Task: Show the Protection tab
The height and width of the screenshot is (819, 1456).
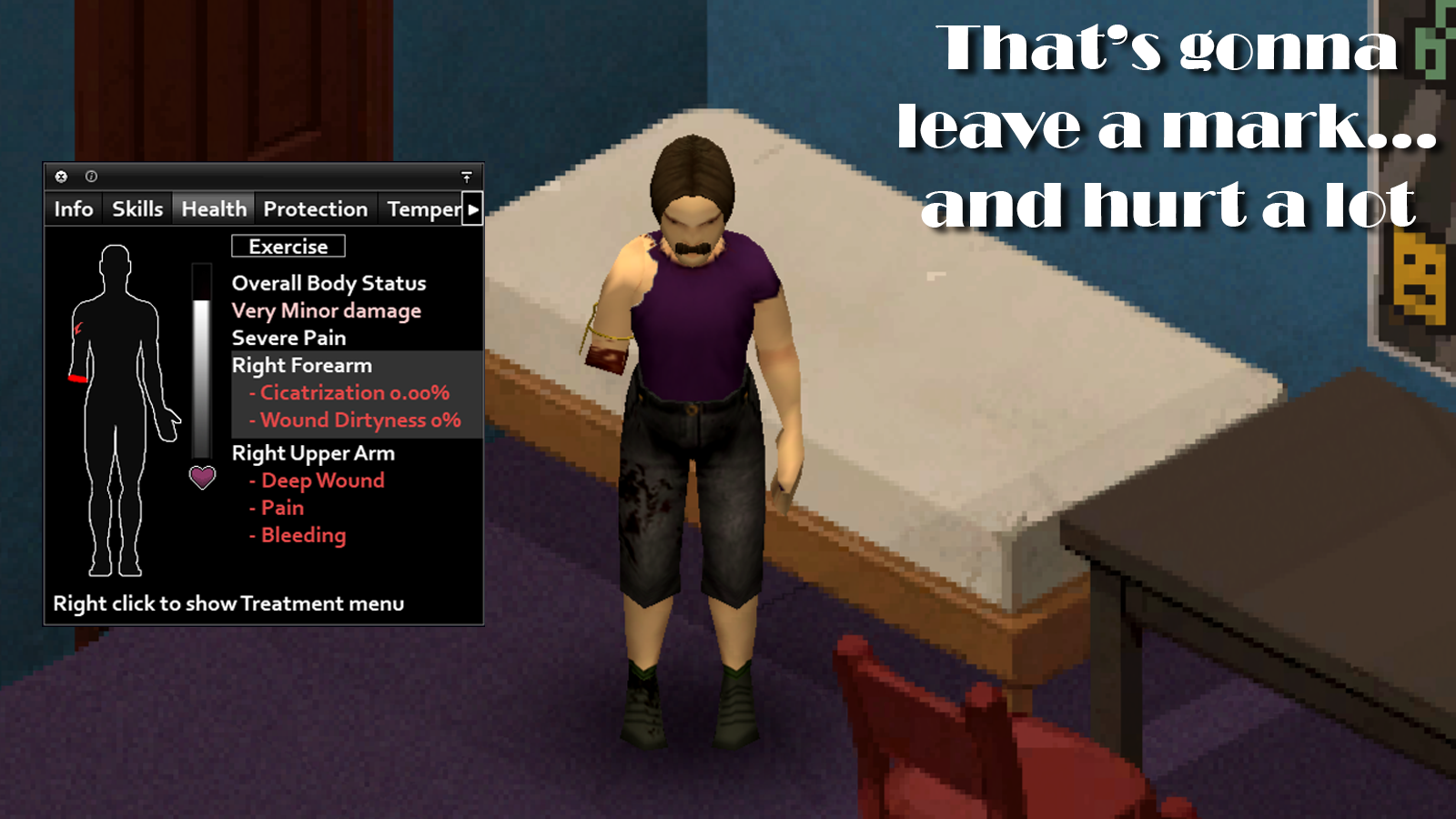Action: [316, 209]
